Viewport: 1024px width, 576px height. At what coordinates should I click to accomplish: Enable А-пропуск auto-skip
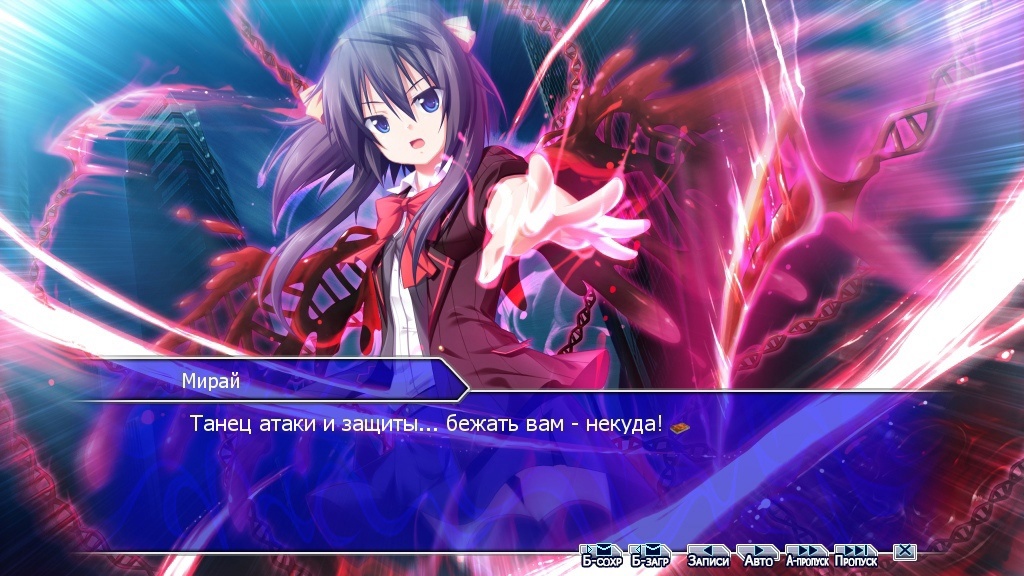[x=807, y=555]
